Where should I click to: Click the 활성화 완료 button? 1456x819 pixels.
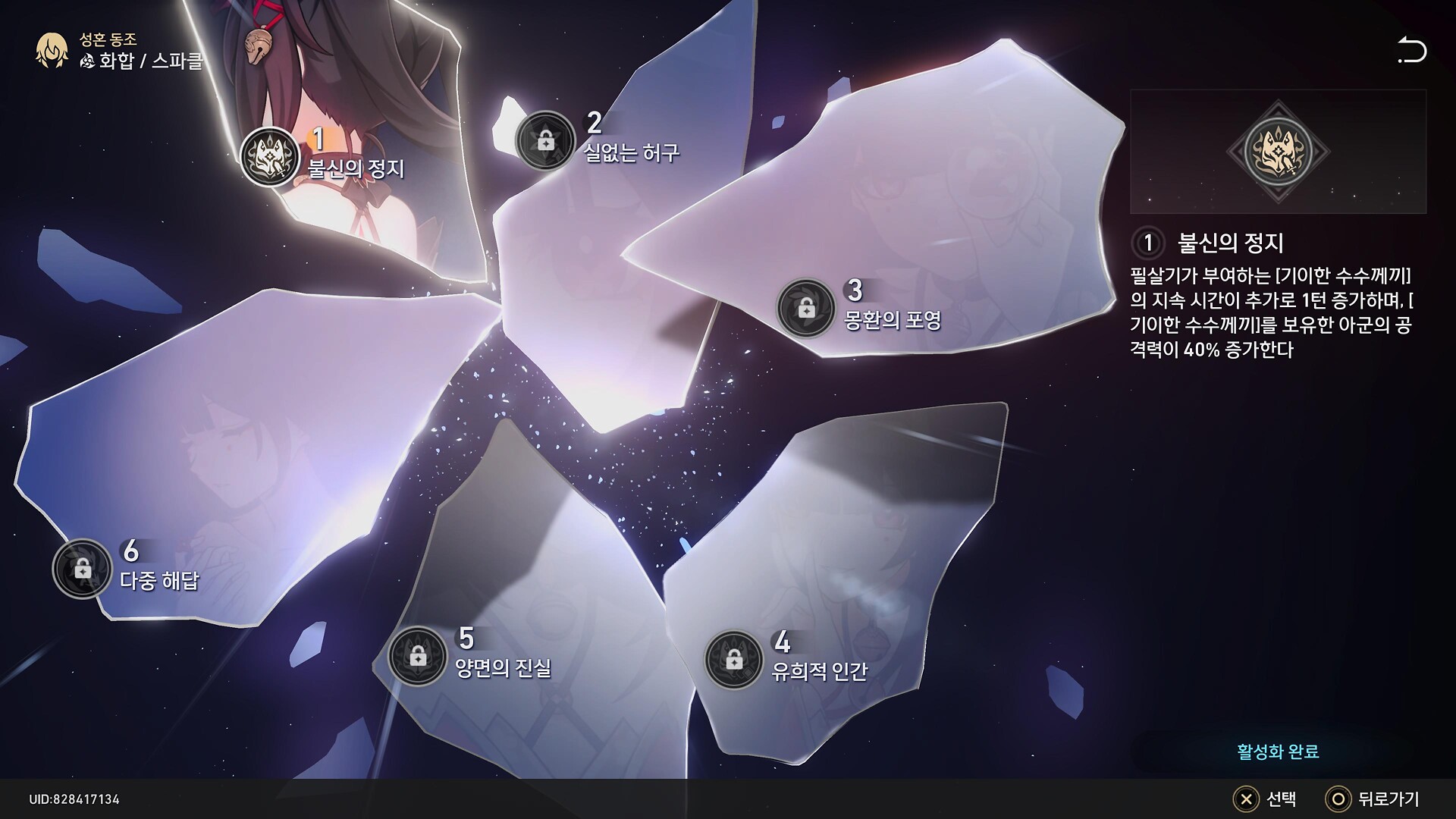pyautogui.click(x=1278, y=752)
